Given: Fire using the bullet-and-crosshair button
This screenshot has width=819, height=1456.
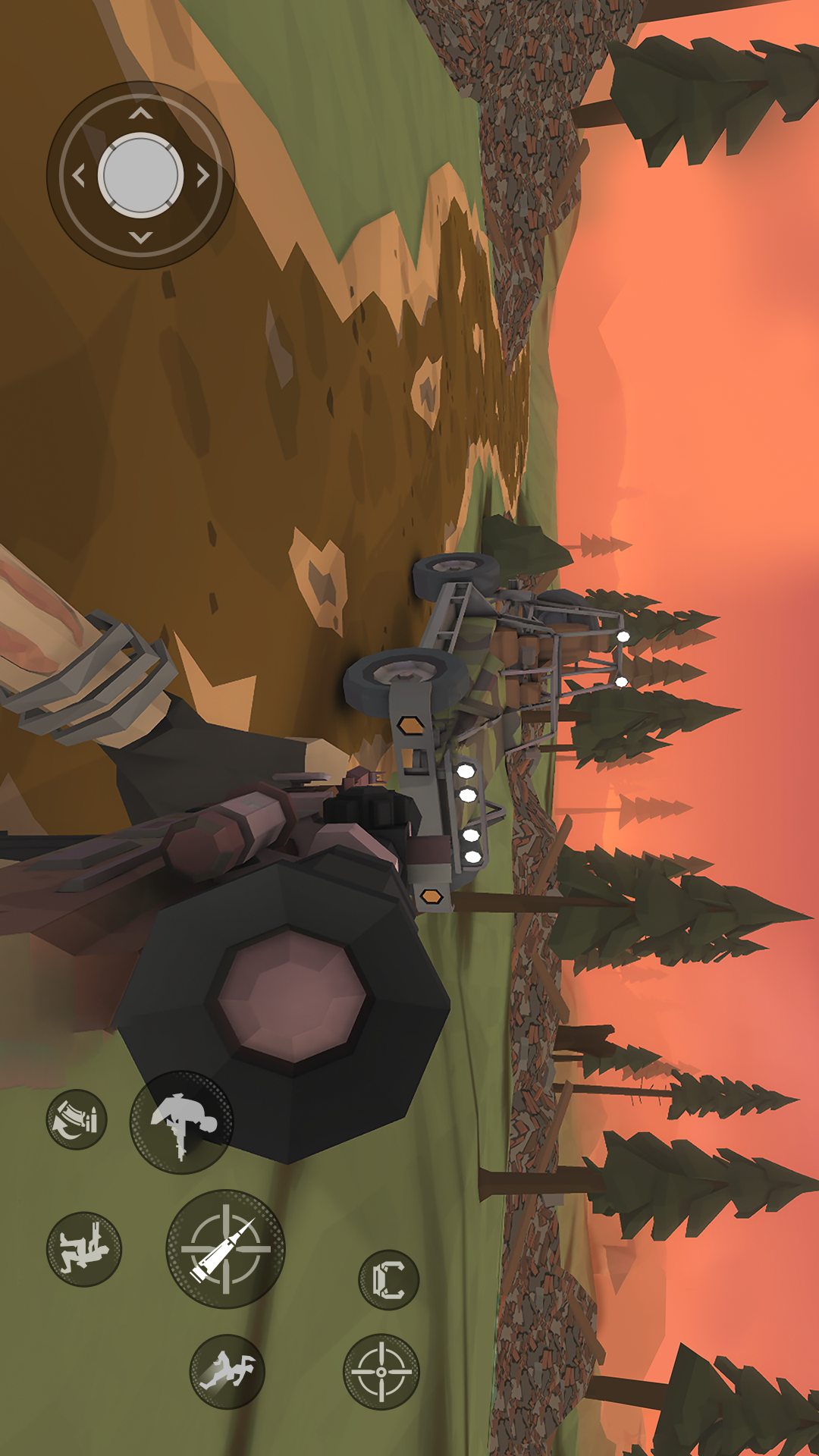Looking at the screenshot, I should tap(225, 1248).
